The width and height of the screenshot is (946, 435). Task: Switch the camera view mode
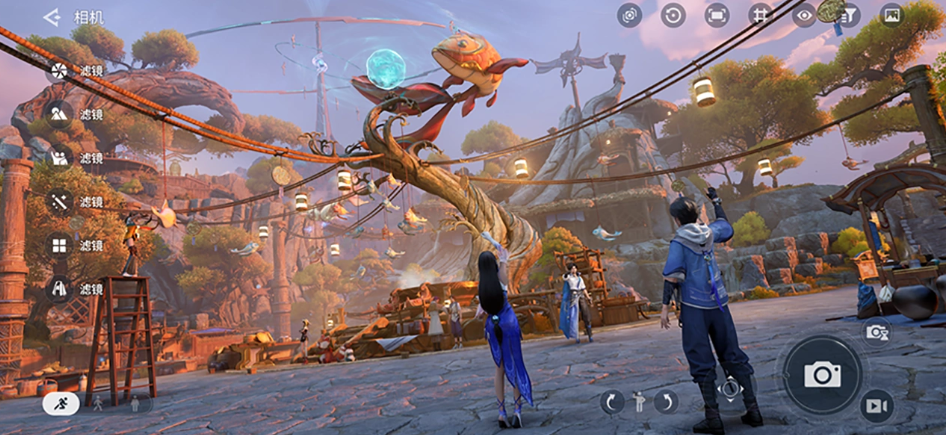coord(629,15)
